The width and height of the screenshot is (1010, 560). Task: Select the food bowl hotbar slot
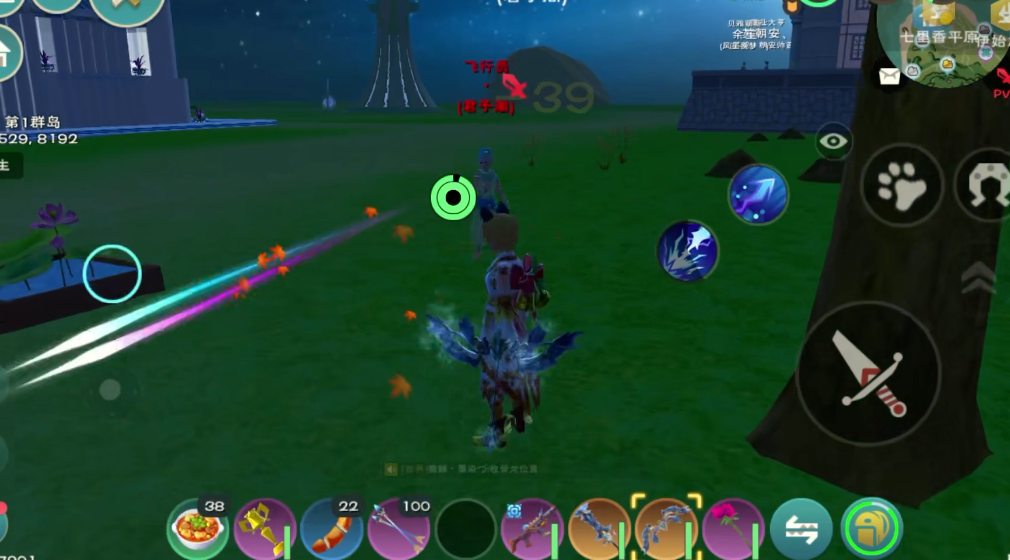point(198,529)
